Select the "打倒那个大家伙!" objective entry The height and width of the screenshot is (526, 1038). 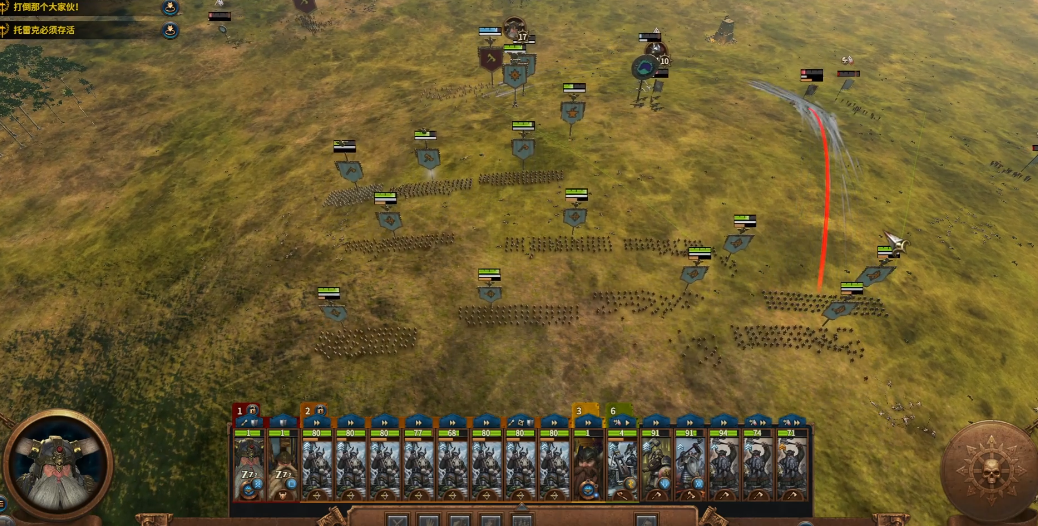coord(60,8)
